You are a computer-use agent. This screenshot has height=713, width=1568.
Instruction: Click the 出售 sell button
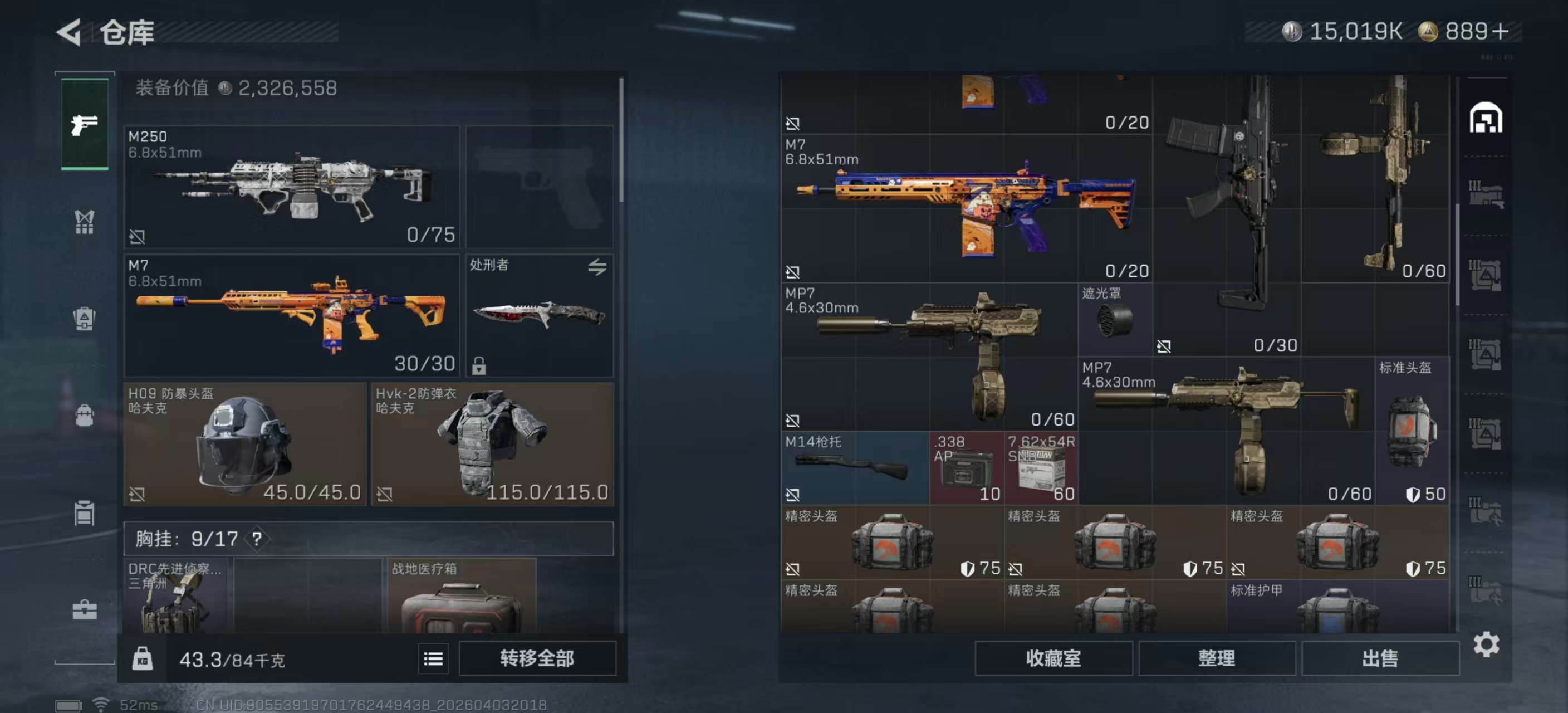click(x=1380, y=658)
